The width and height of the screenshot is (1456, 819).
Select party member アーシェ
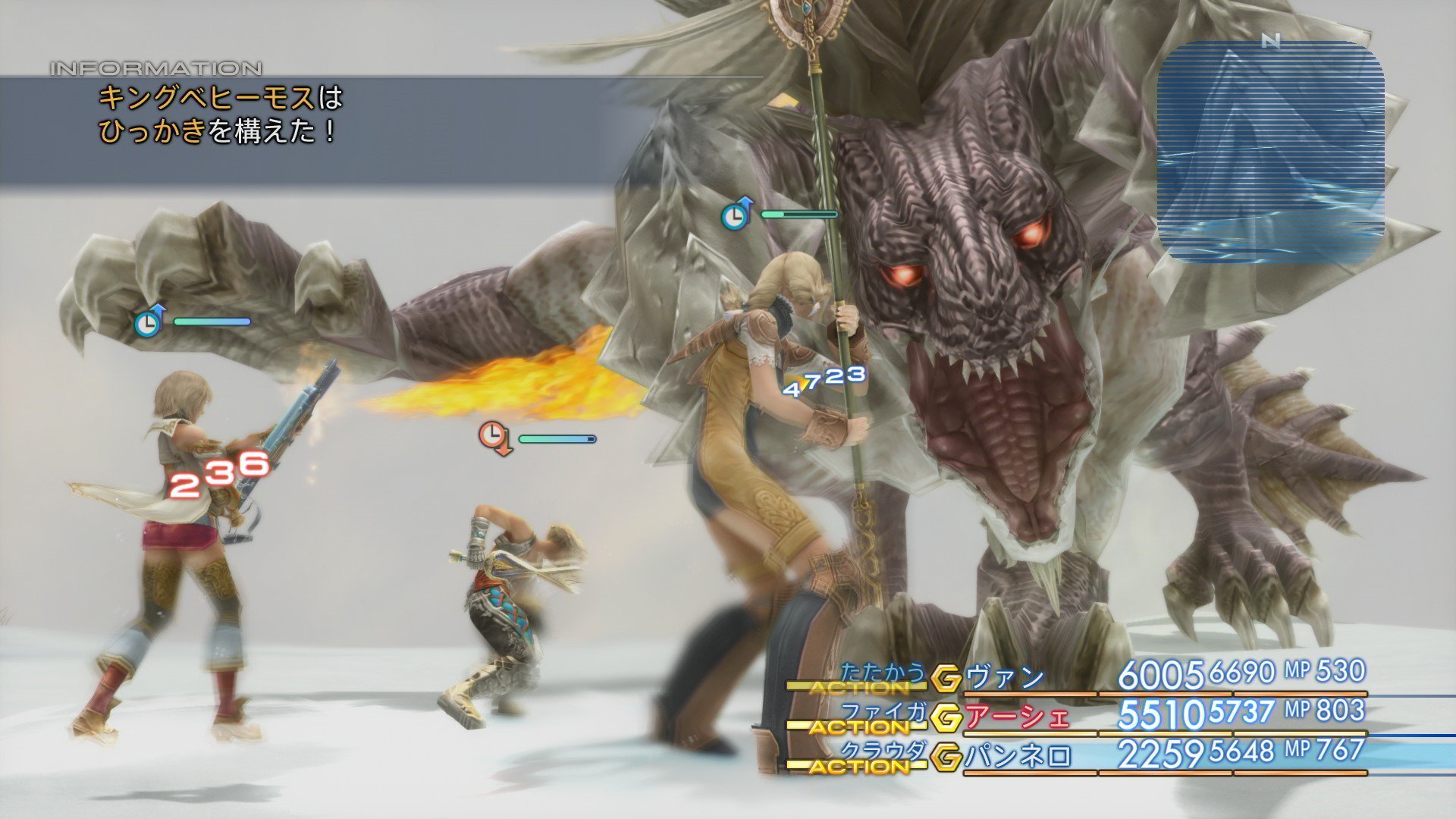click(1017, 717)
